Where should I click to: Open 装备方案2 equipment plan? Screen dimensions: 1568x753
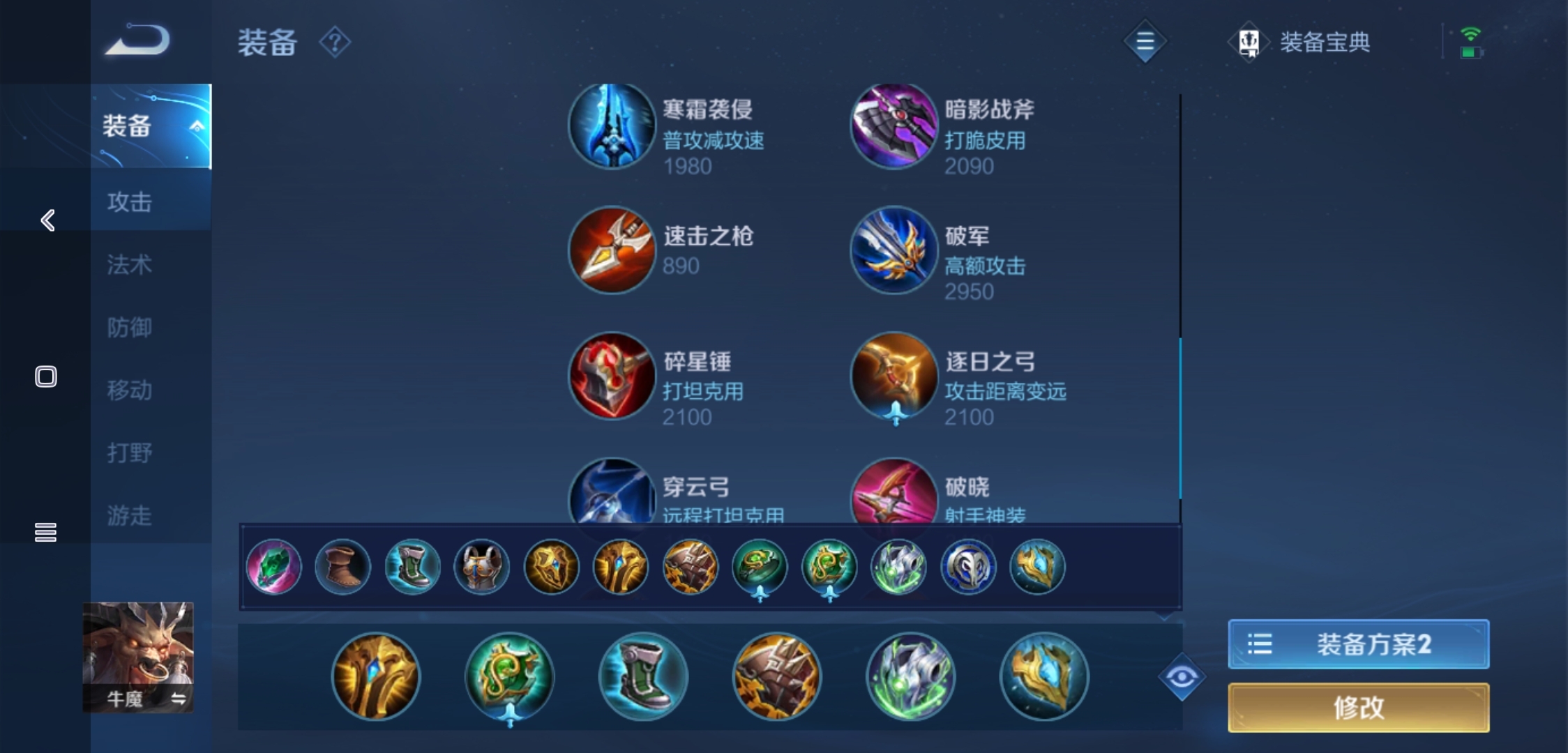[x=1357, y=645]
